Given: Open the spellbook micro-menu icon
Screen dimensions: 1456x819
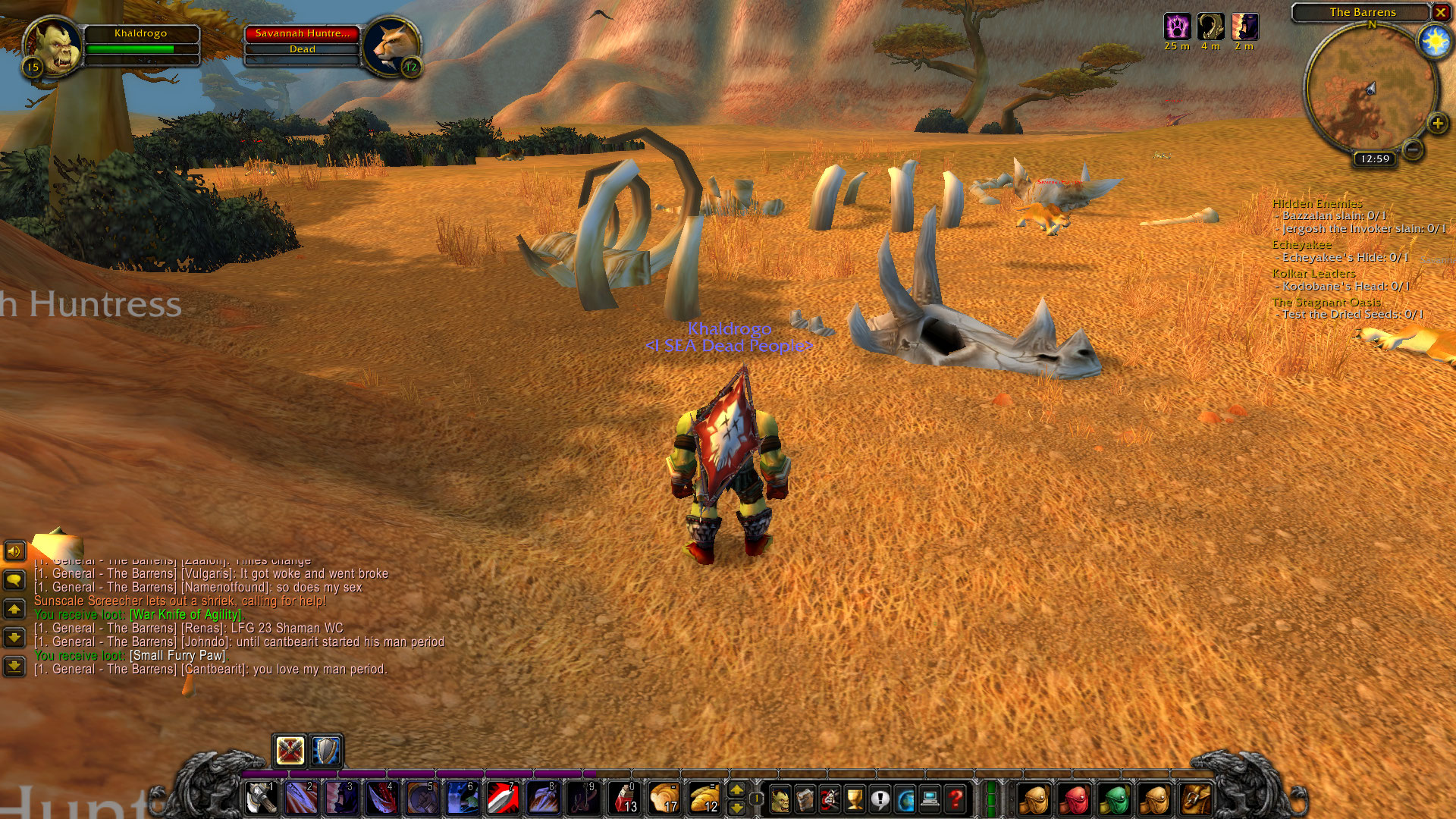Looking at the screenshot, I should (x=805, y=800).
